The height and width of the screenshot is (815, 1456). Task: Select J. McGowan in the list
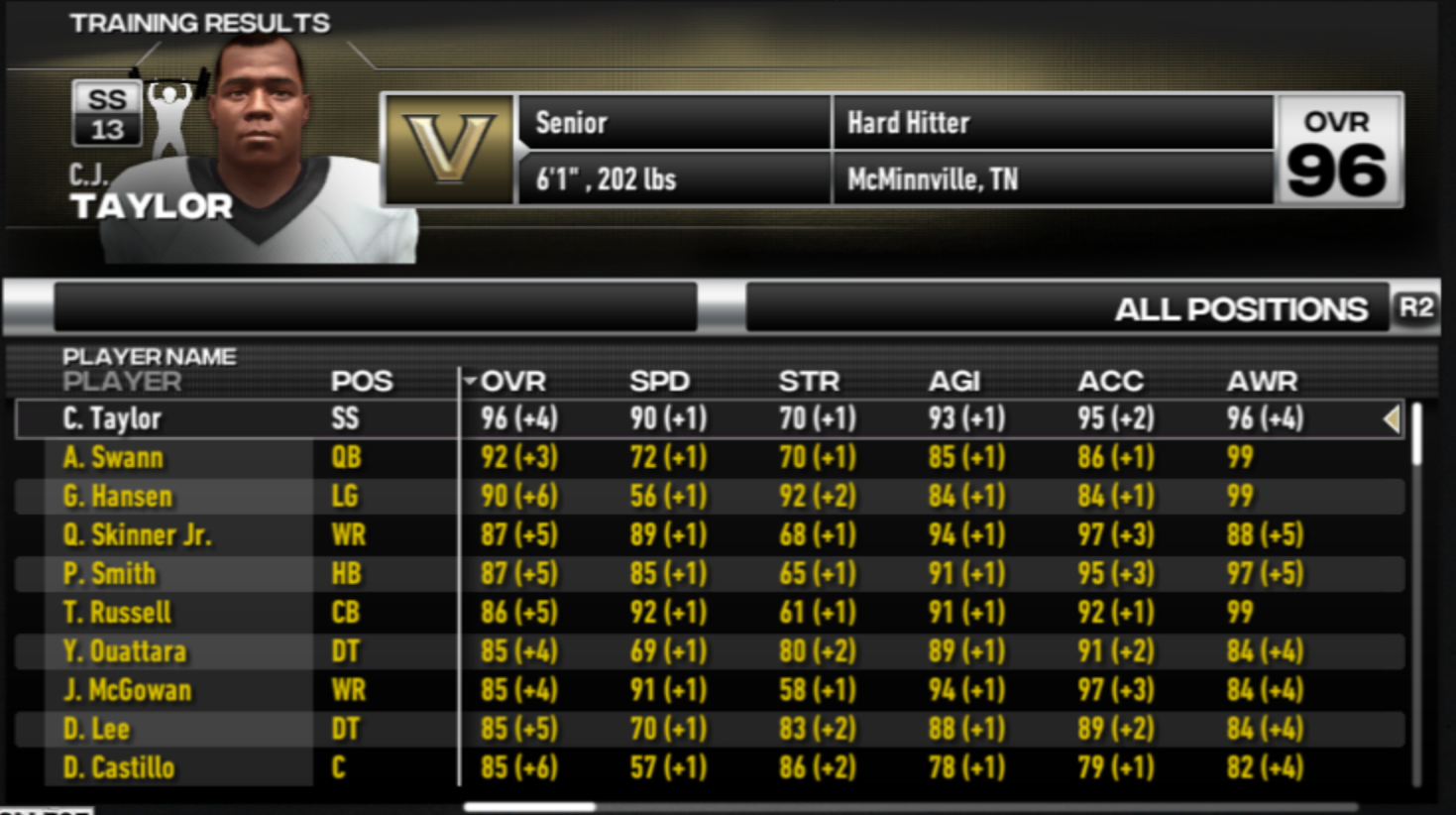(x=127, y=690)
